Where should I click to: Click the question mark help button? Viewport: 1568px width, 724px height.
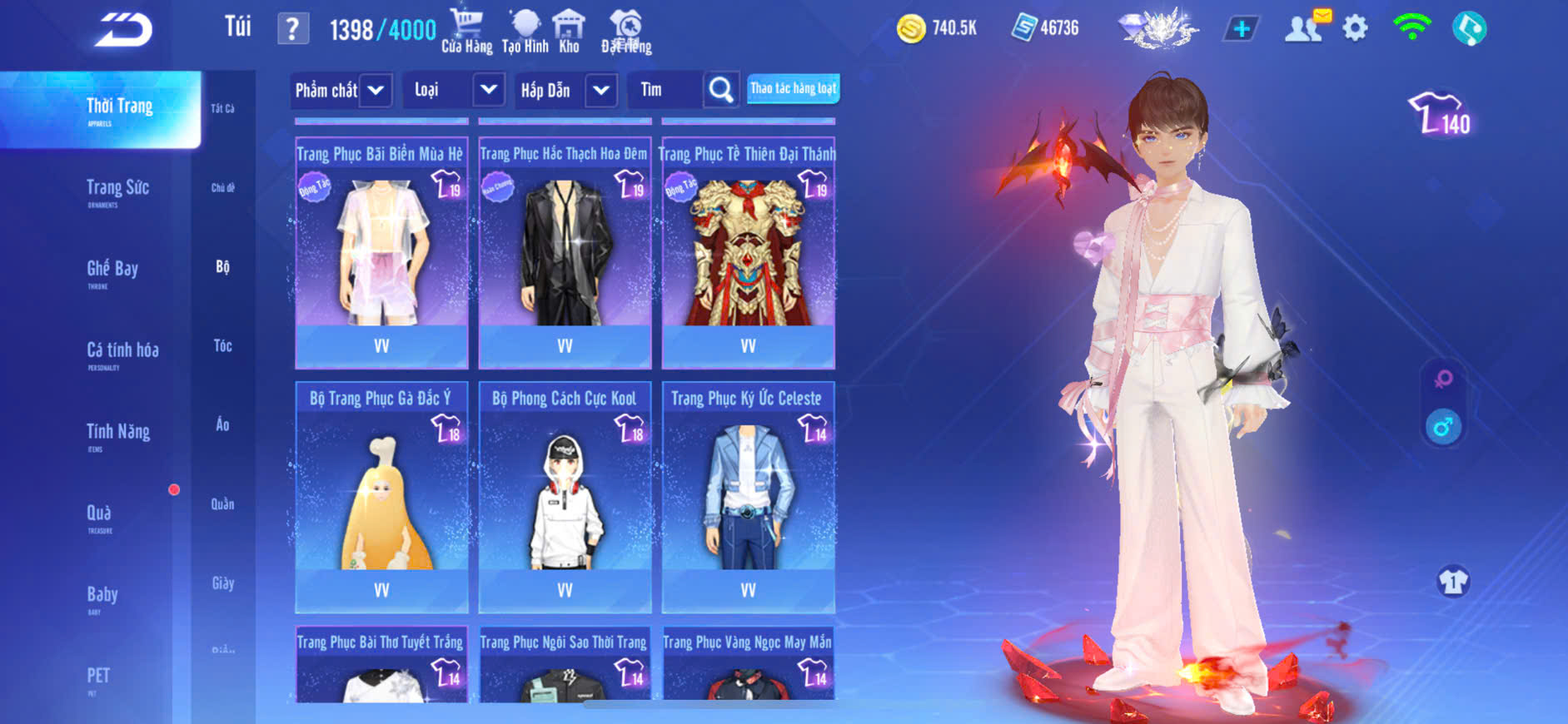click(x=292, y=30)
